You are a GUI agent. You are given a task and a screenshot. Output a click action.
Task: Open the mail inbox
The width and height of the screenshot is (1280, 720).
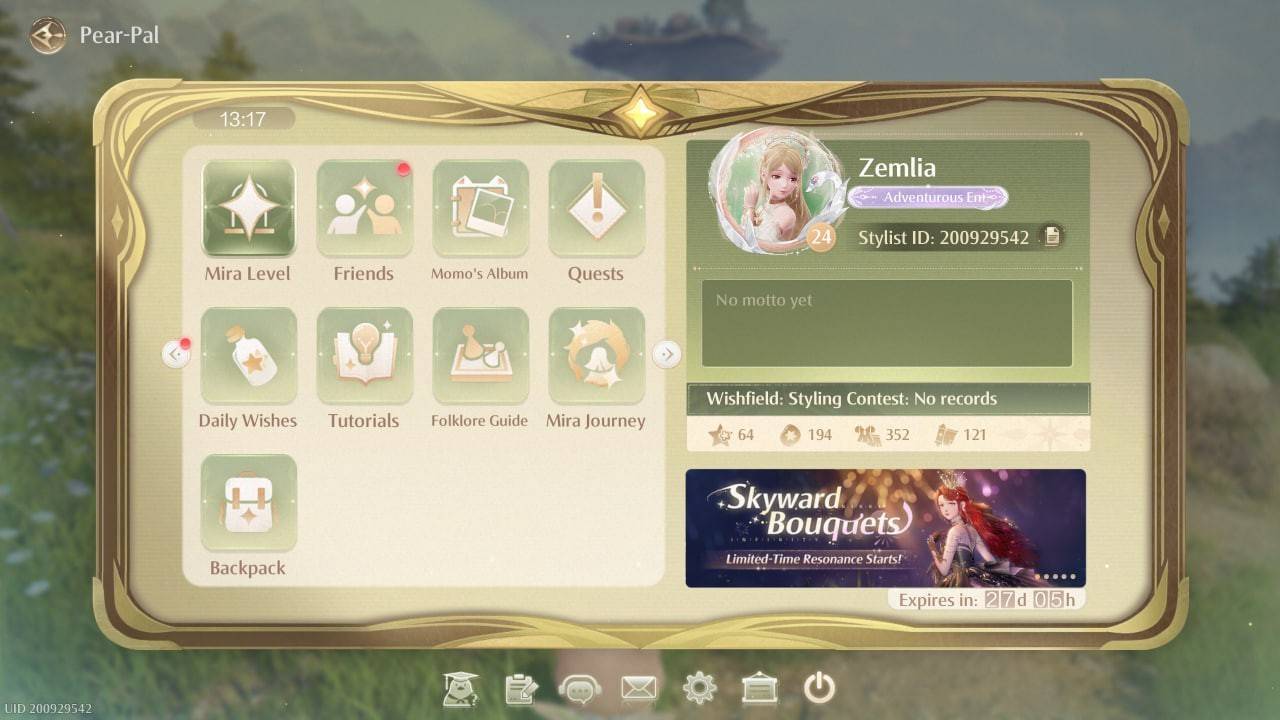click(x=639, y=687)
